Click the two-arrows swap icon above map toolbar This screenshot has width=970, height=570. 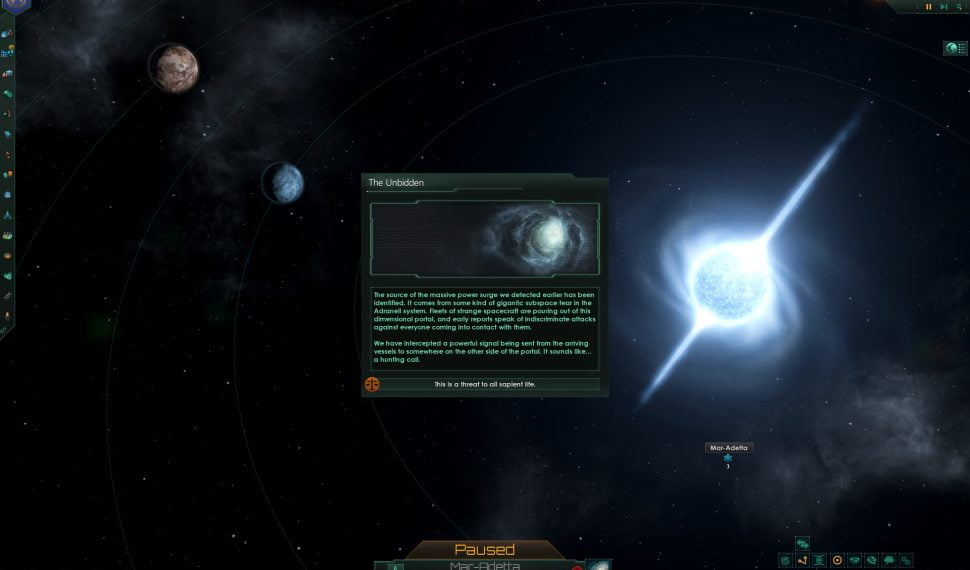pos(802,543)
